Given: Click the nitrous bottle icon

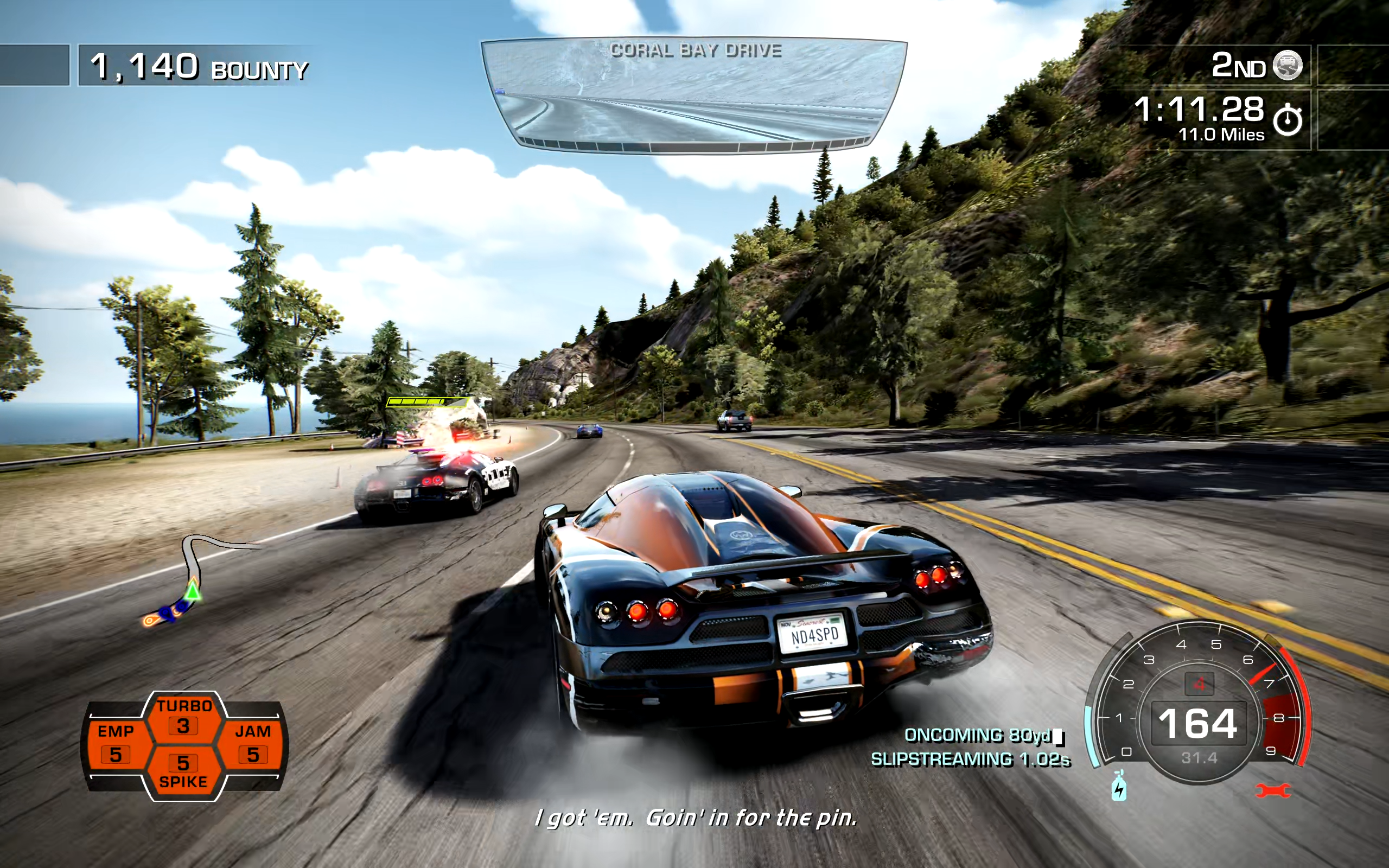Looking at the screenshot, I should click(1119, 787).
